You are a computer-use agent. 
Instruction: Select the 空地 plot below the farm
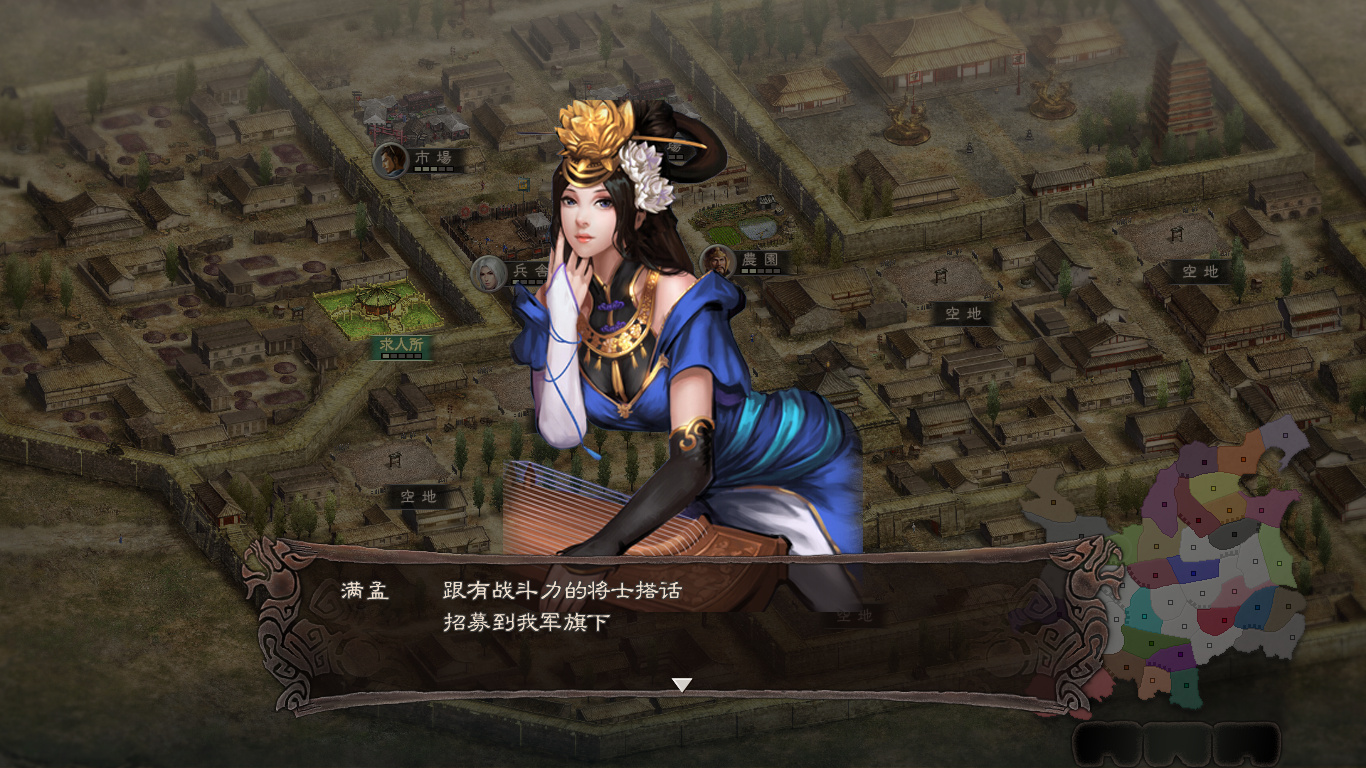point(963,315)
